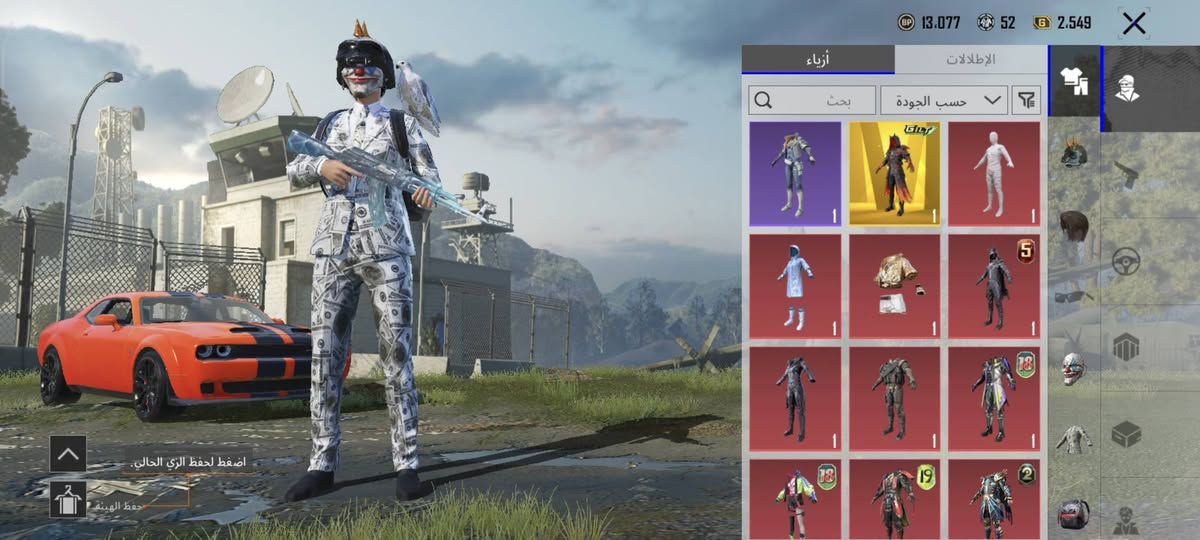Expand the panel with the up-arrow button
This screenshot has width=1200, height=540.
click(68, 453)
